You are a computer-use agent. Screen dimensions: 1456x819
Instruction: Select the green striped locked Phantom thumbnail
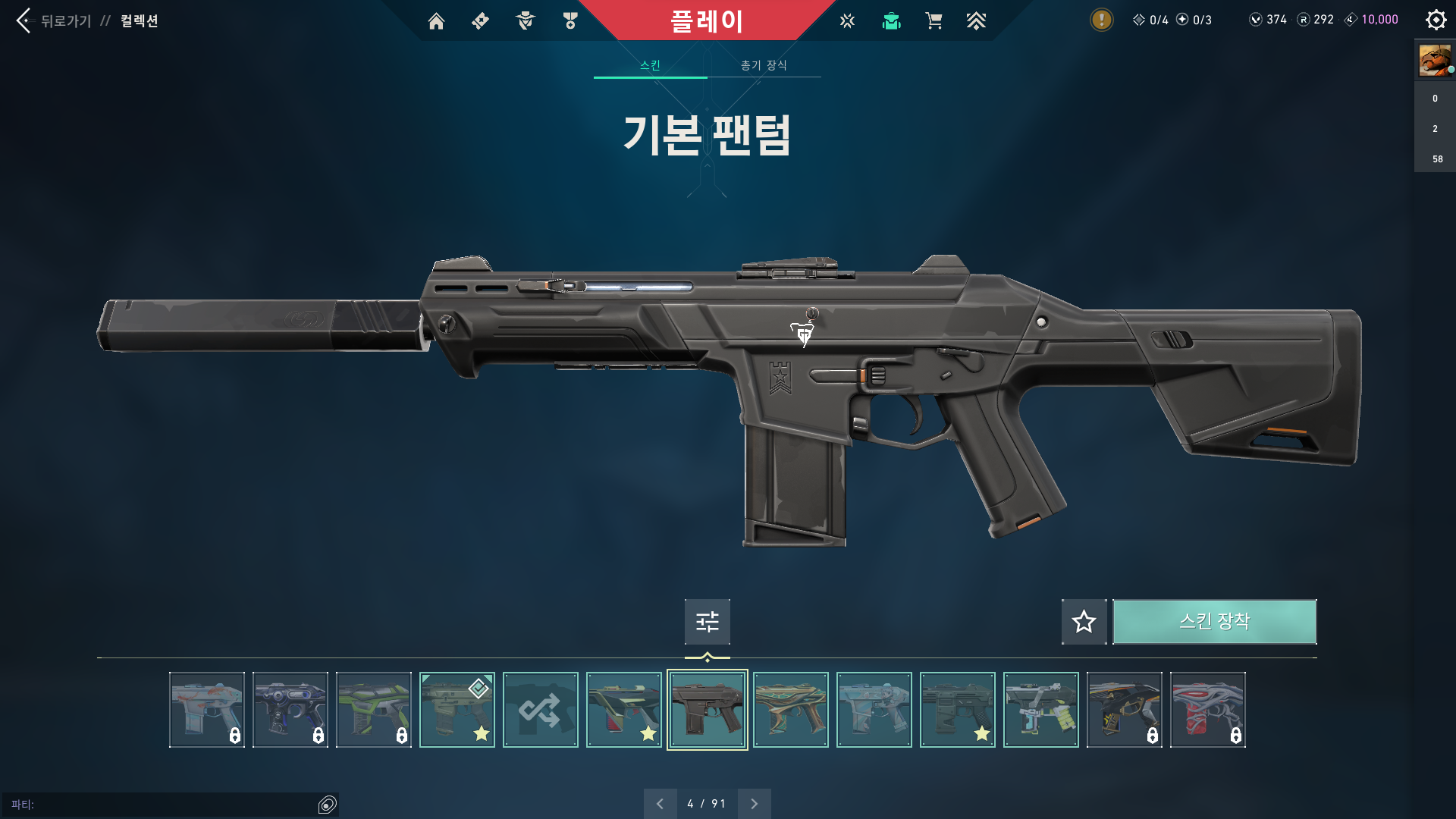373,710
